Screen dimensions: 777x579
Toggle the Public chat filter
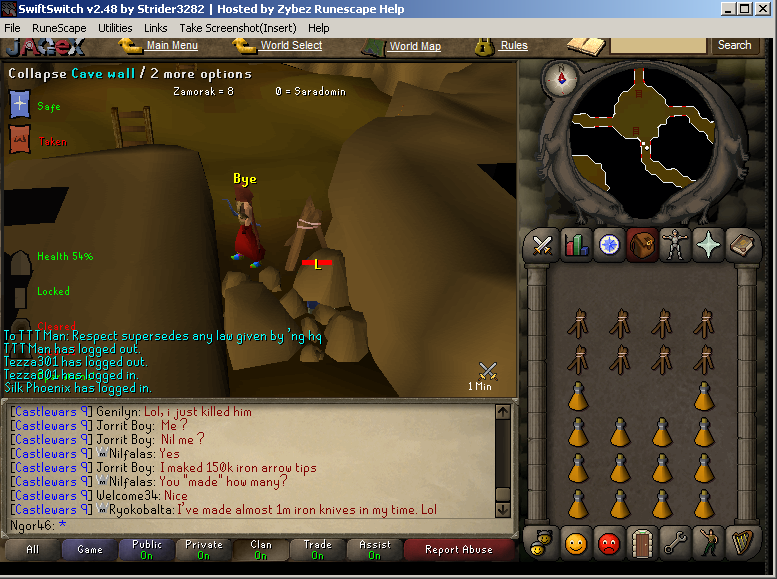146,549
